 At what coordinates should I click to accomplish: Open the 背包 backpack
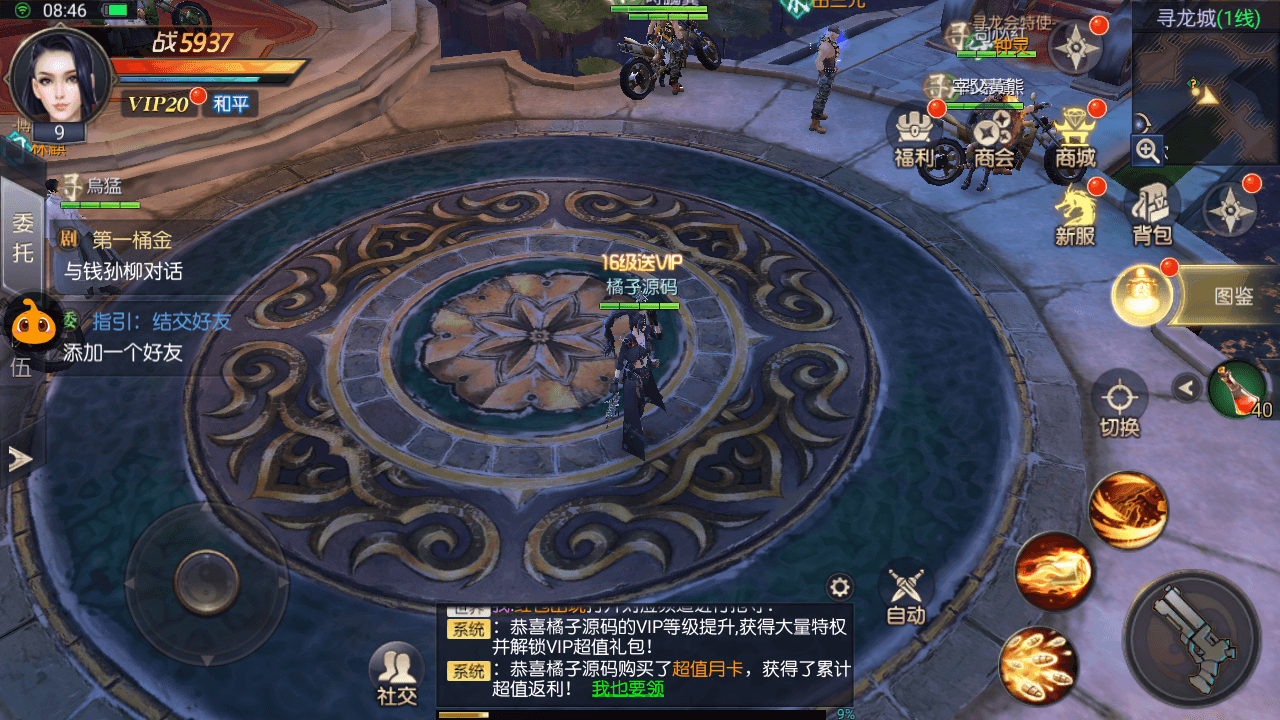click(1152, 214)
